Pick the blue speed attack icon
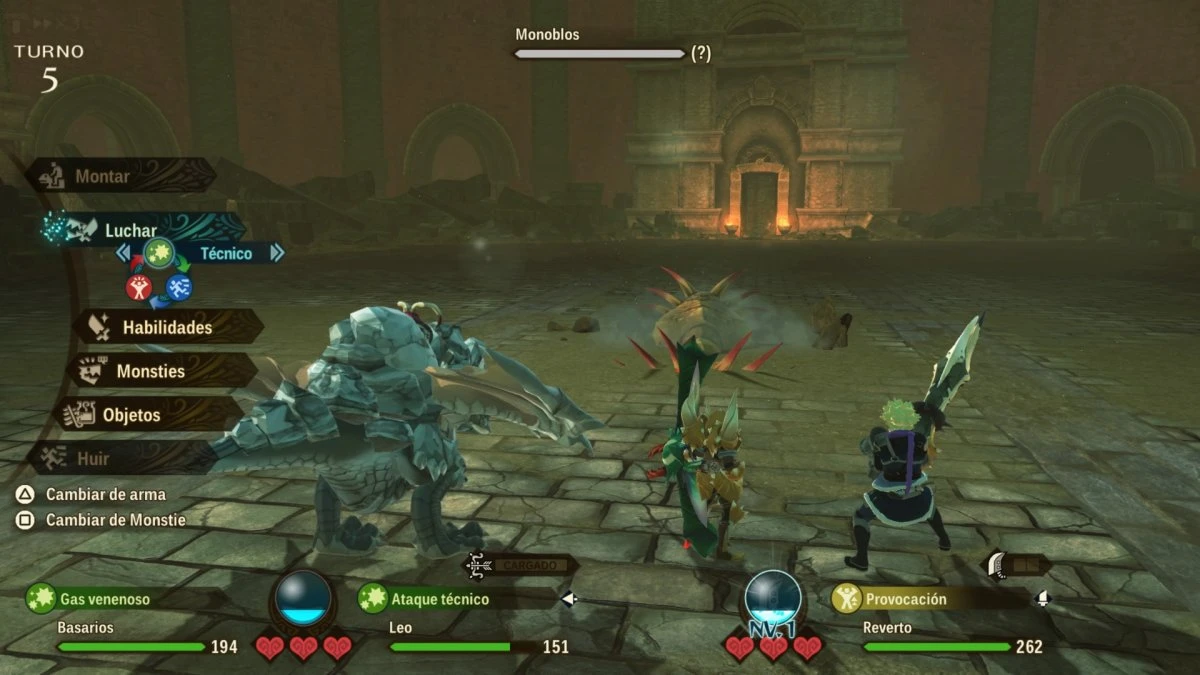1200x675 pixels. point(179,288)
